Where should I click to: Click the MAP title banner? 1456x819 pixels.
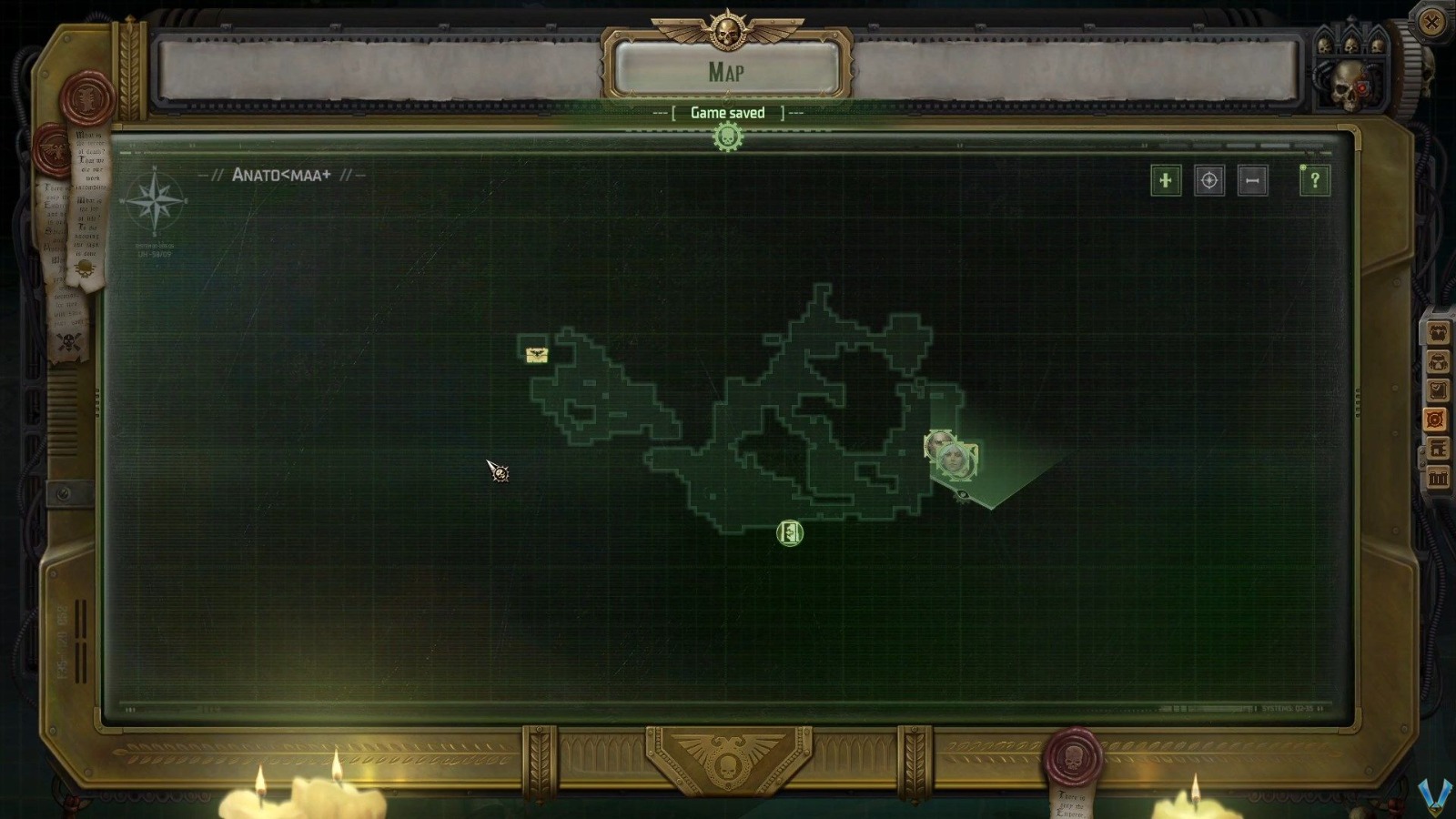click(727, 73)
